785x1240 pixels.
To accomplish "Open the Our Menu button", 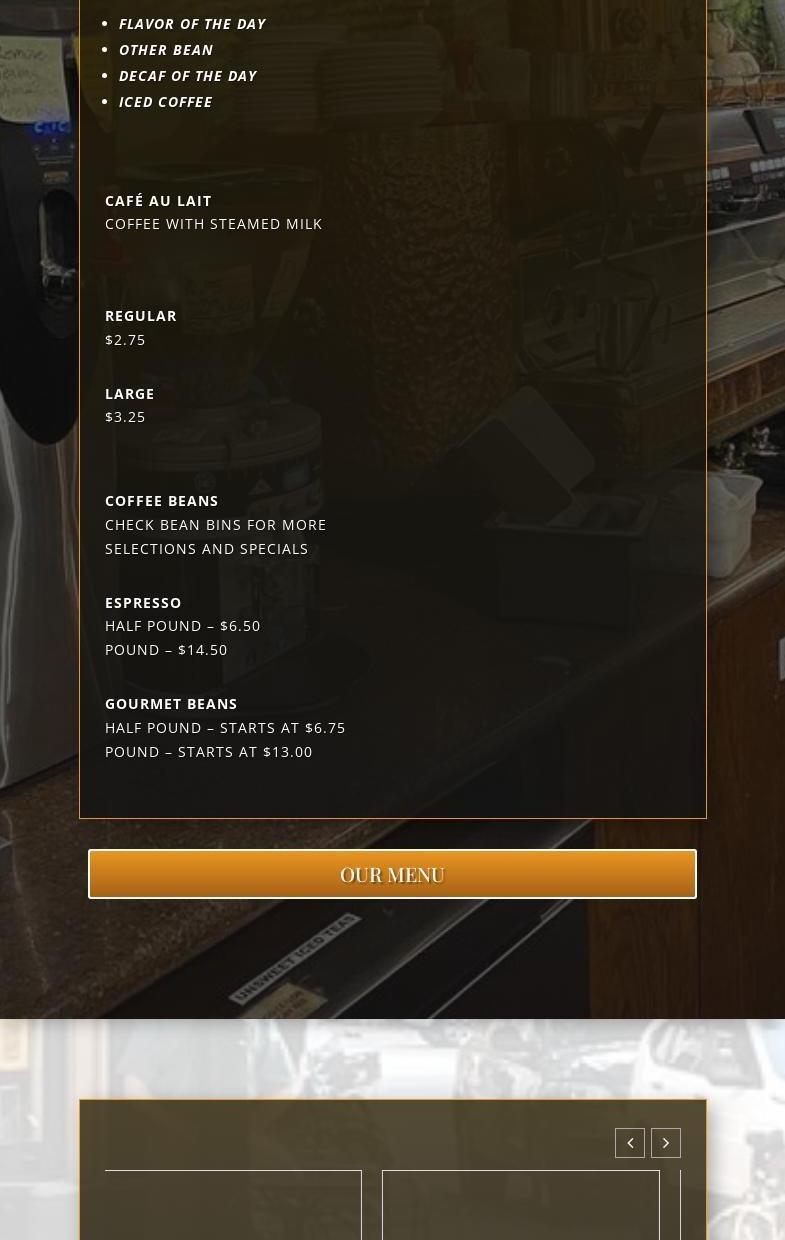I will pyautogui.click(x=392, y=874).
